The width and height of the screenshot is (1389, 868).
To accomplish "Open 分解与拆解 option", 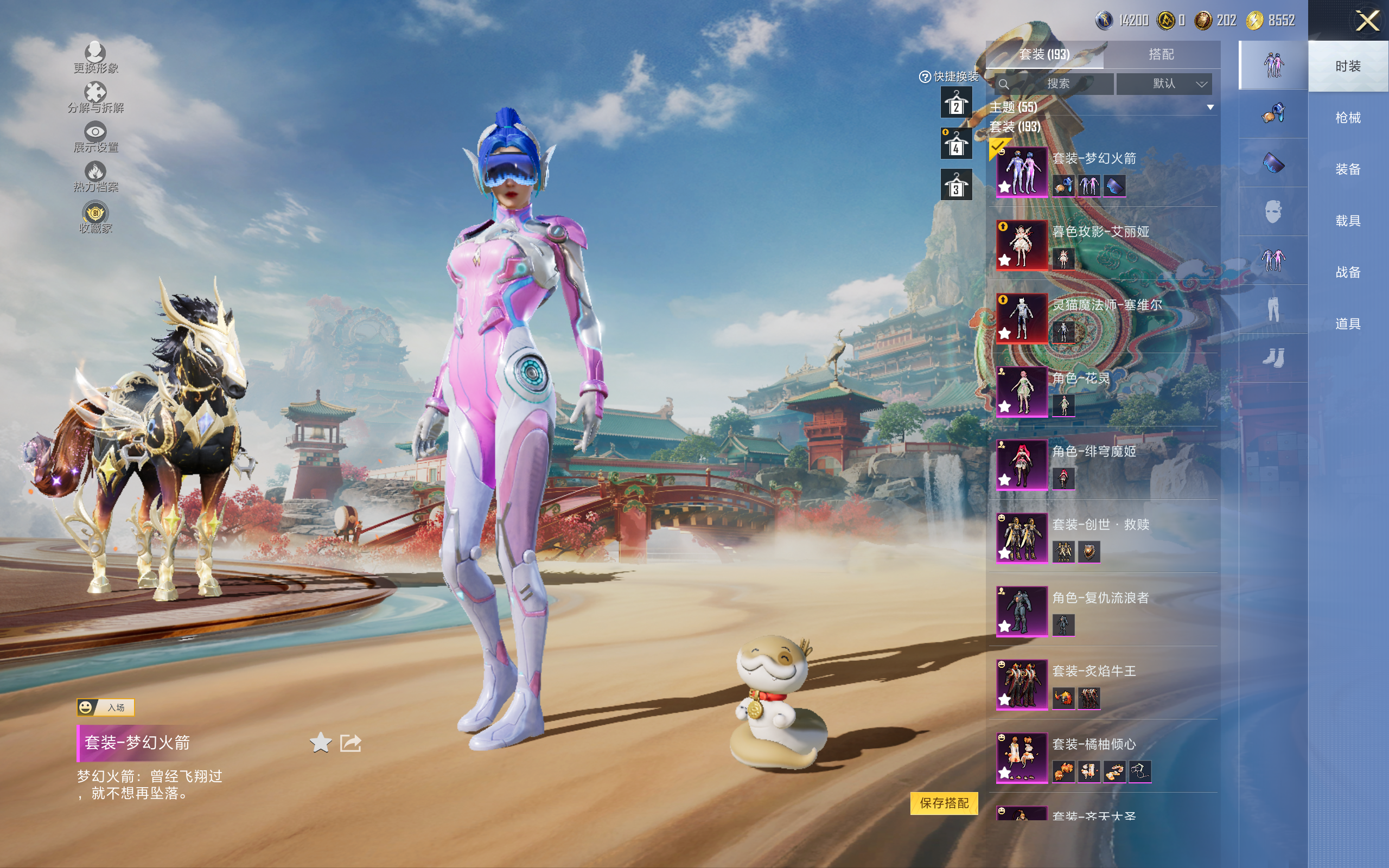I will 95,98.
